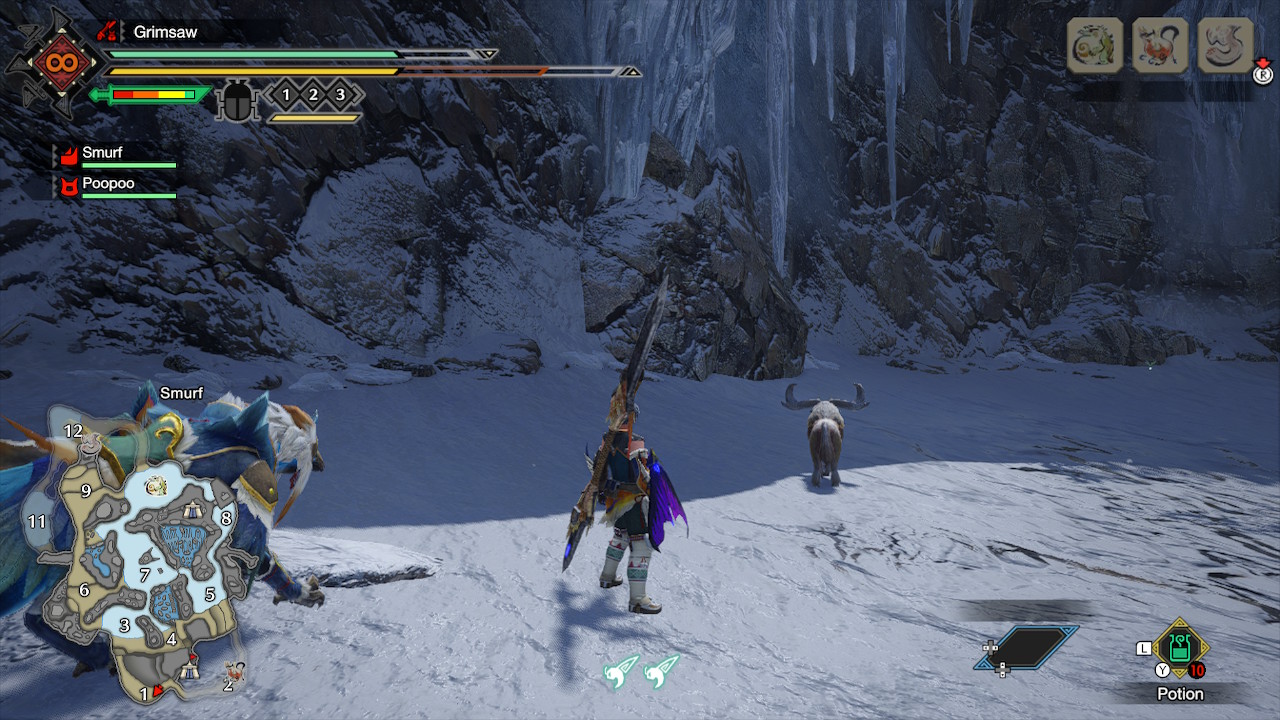Select party member Poopoo
Viewport: 1280px width, 720px height.
point(108,184)
